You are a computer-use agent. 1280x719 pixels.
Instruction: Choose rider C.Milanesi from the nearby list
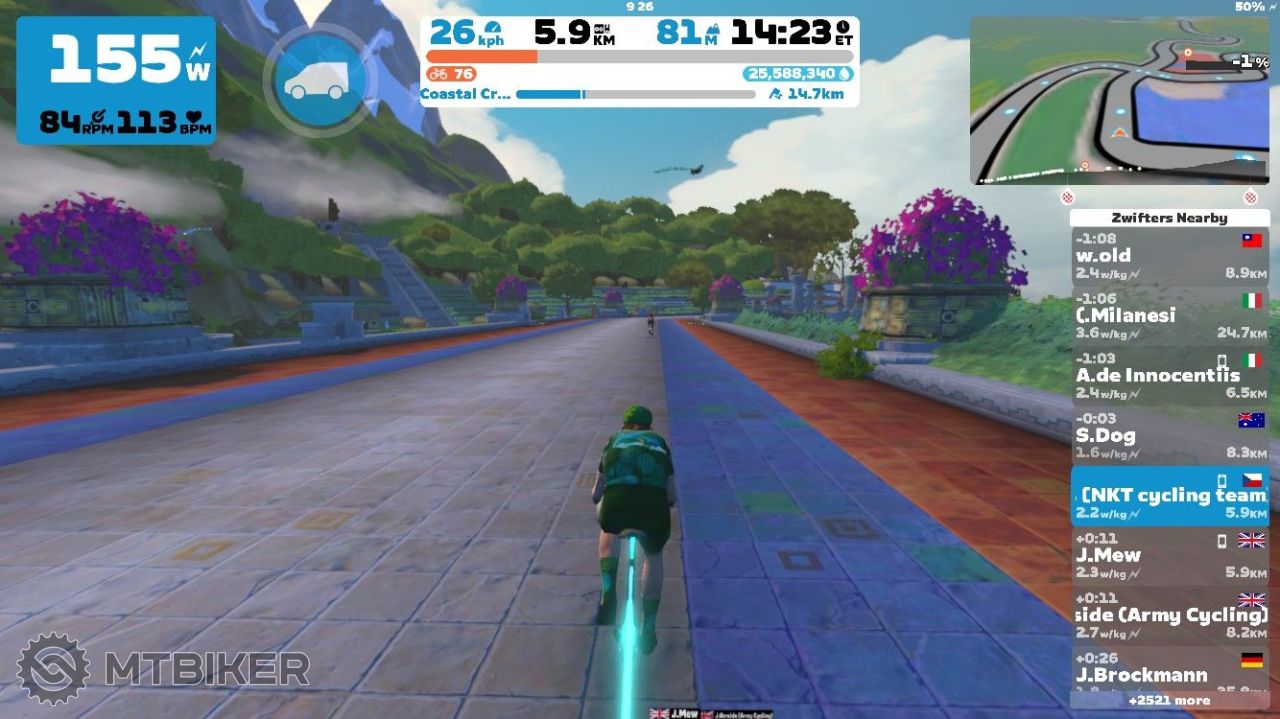click(x=1169, y=317)
